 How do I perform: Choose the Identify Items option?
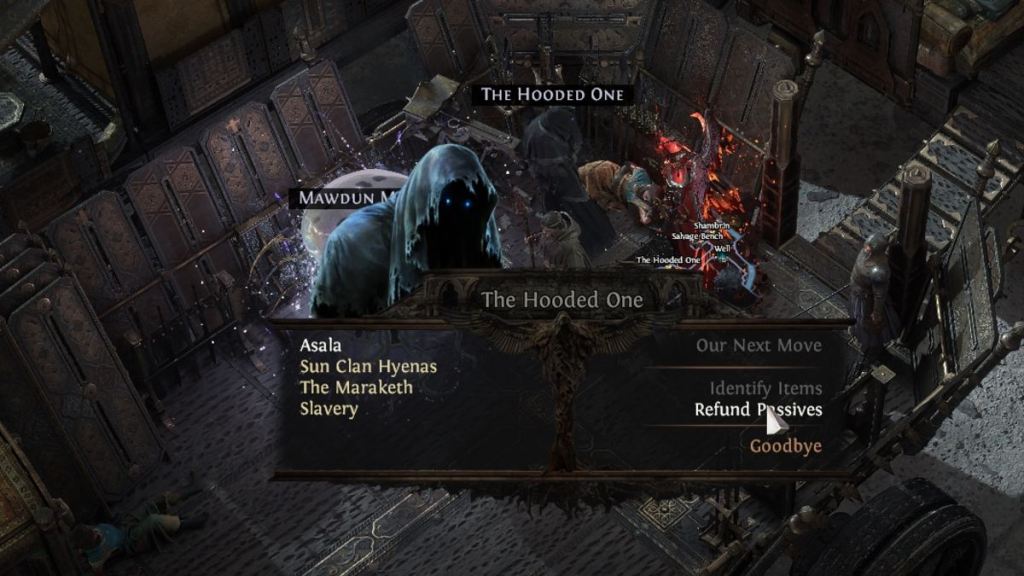[x=766, y=388]
